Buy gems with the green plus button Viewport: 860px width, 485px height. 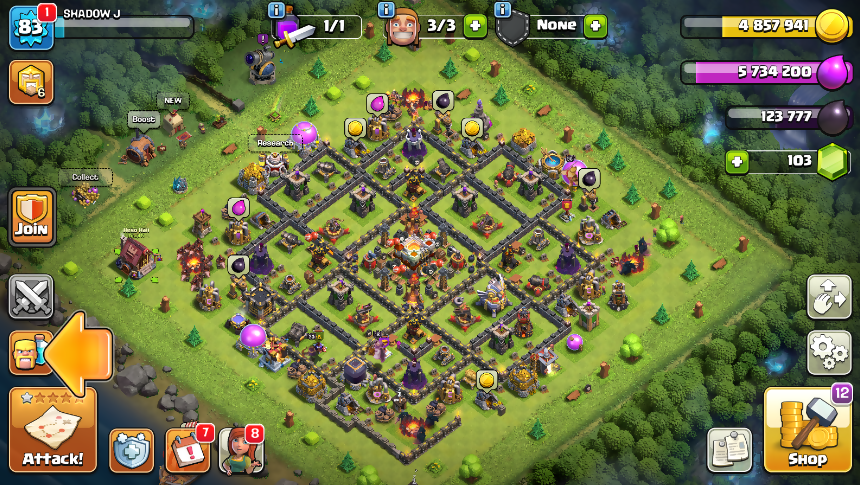click(x=737, y=161)
